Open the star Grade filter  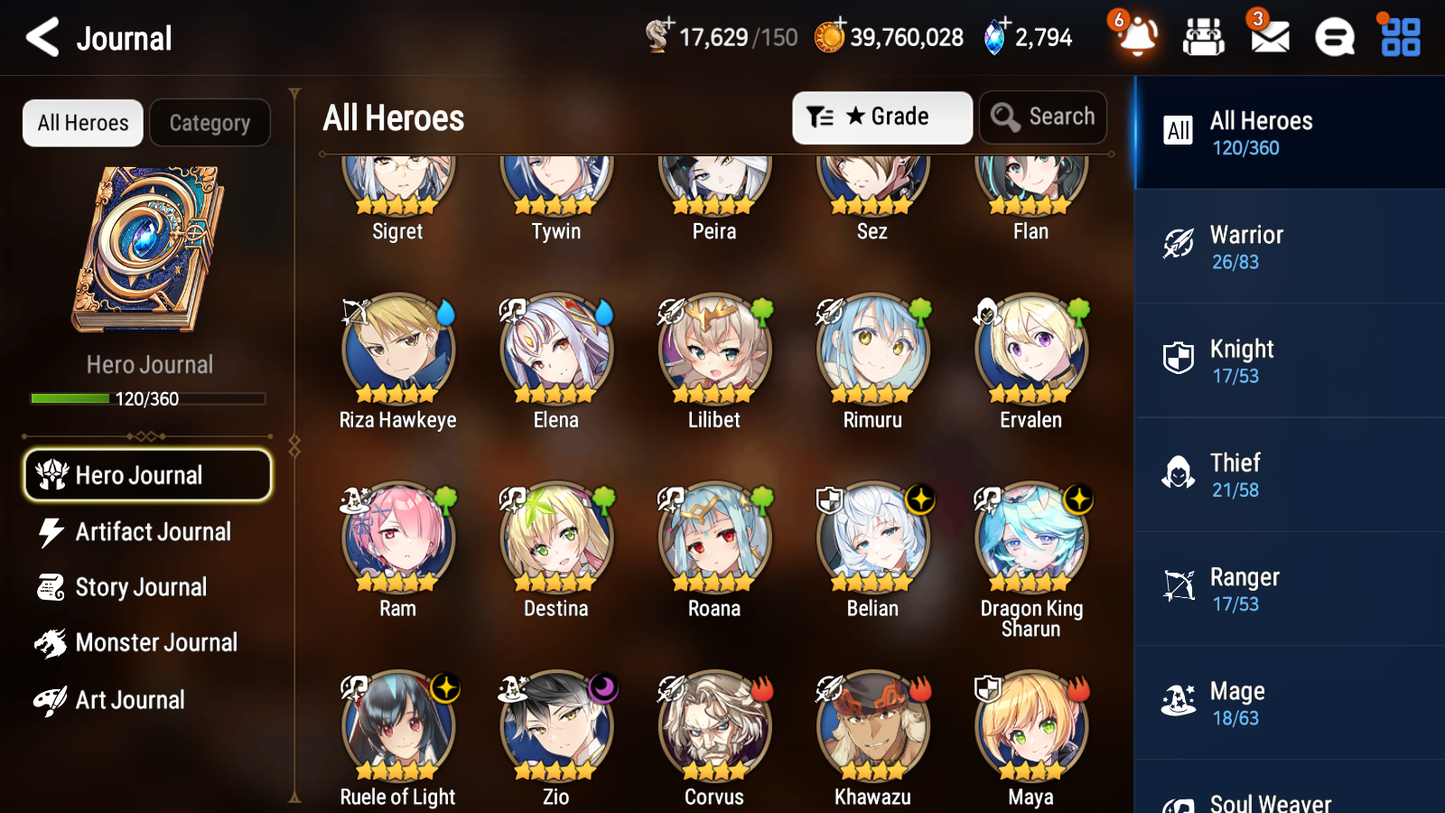click(882, 117)
